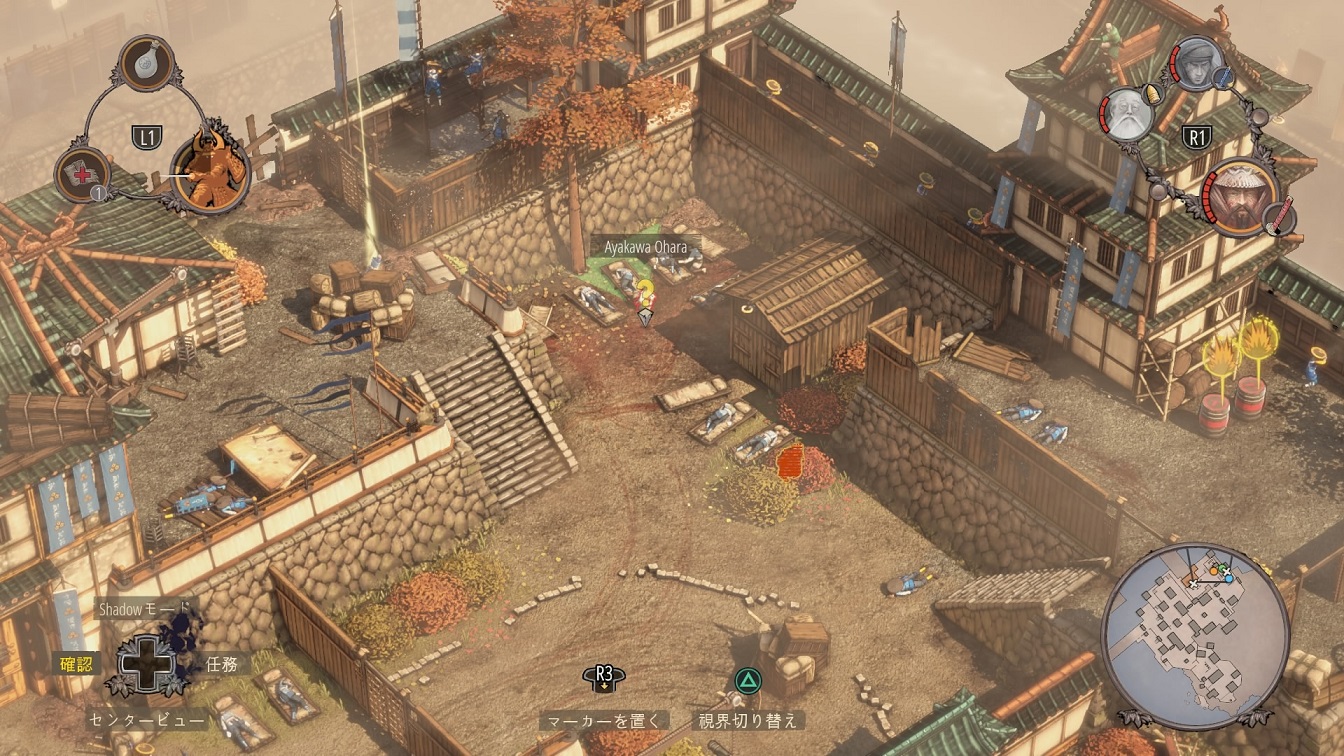Viewport: 1344px width, 756px height.
Task: Click the katana weapon icon beside samurai portrait
Action: tap(1280, 216)
